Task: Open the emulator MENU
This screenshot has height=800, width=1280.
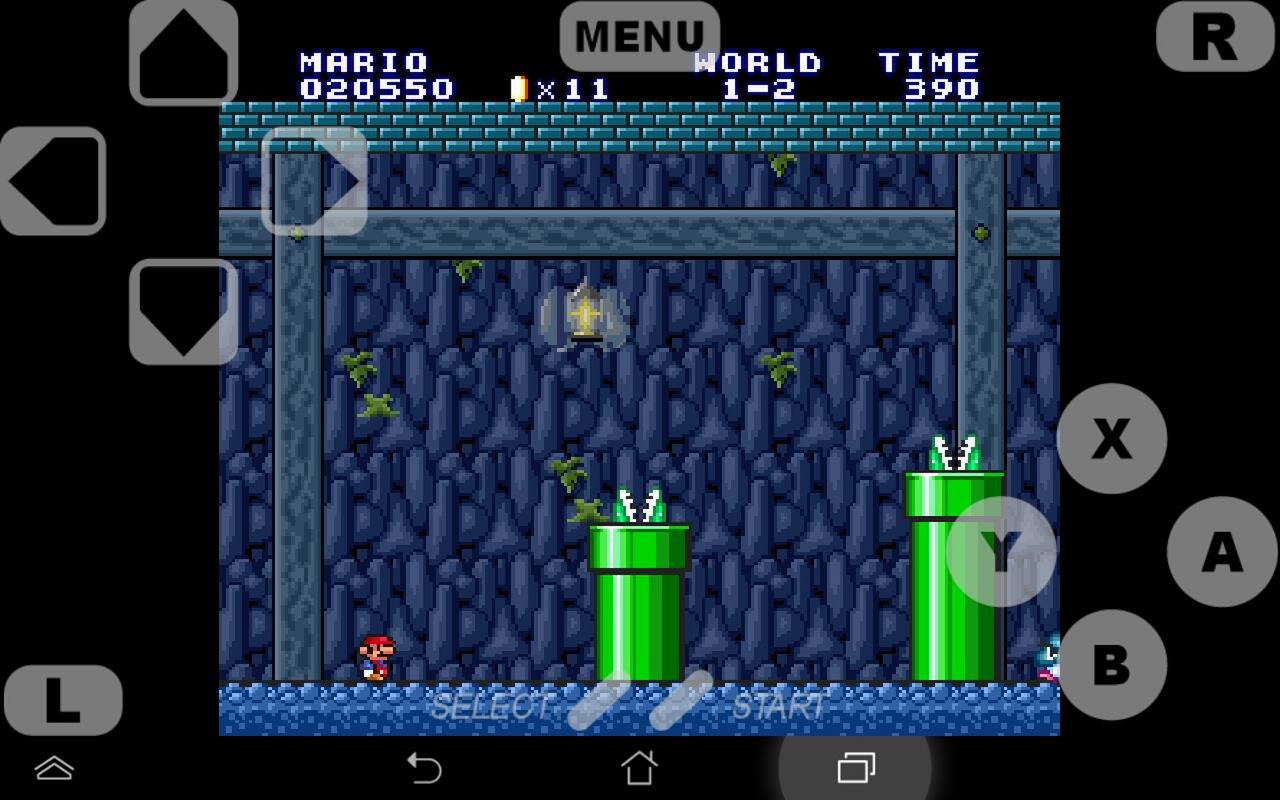Action: tap(640, 35)
